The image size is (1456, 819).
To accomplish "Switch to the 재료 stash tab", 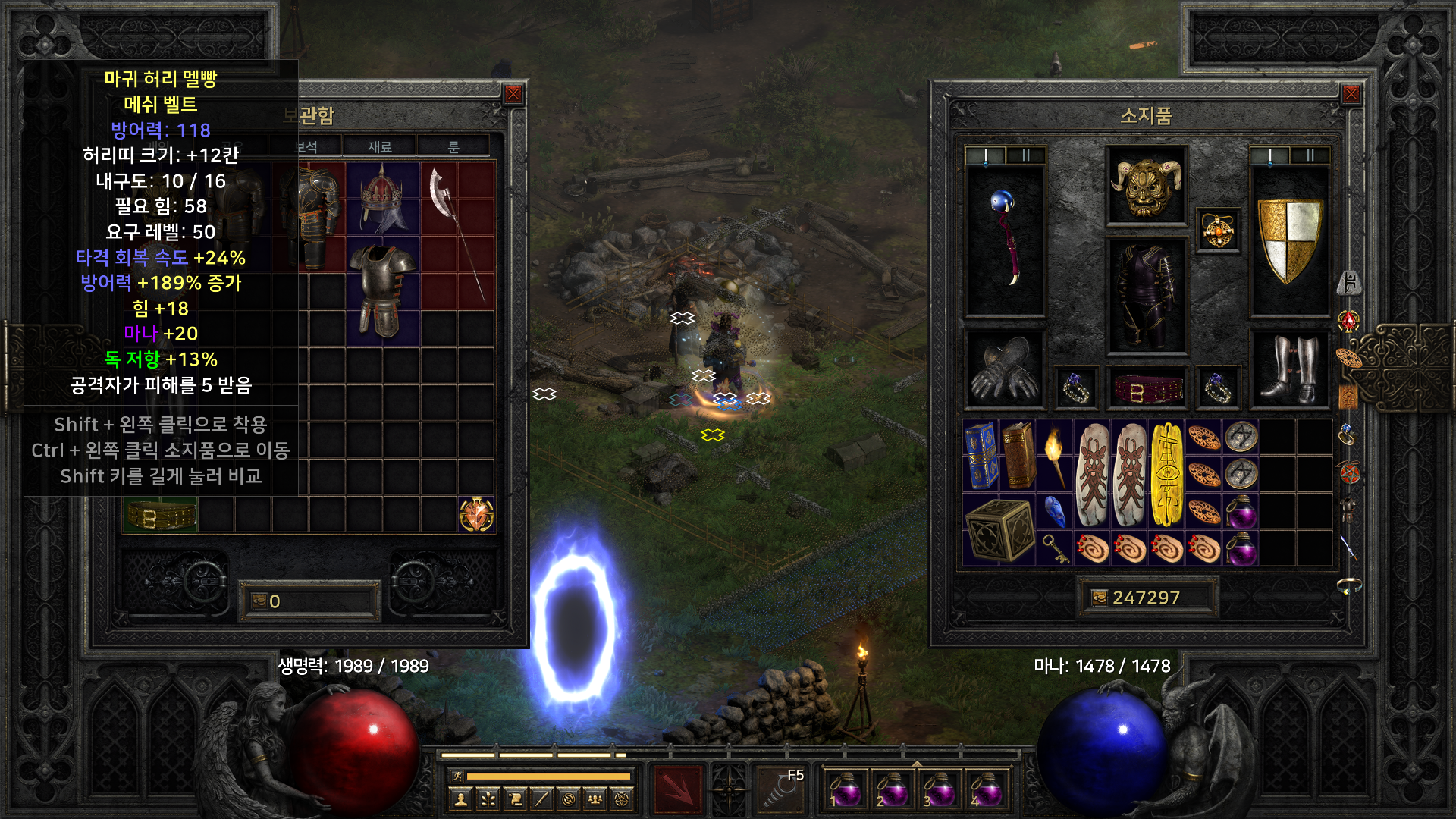I will [379, 146].
